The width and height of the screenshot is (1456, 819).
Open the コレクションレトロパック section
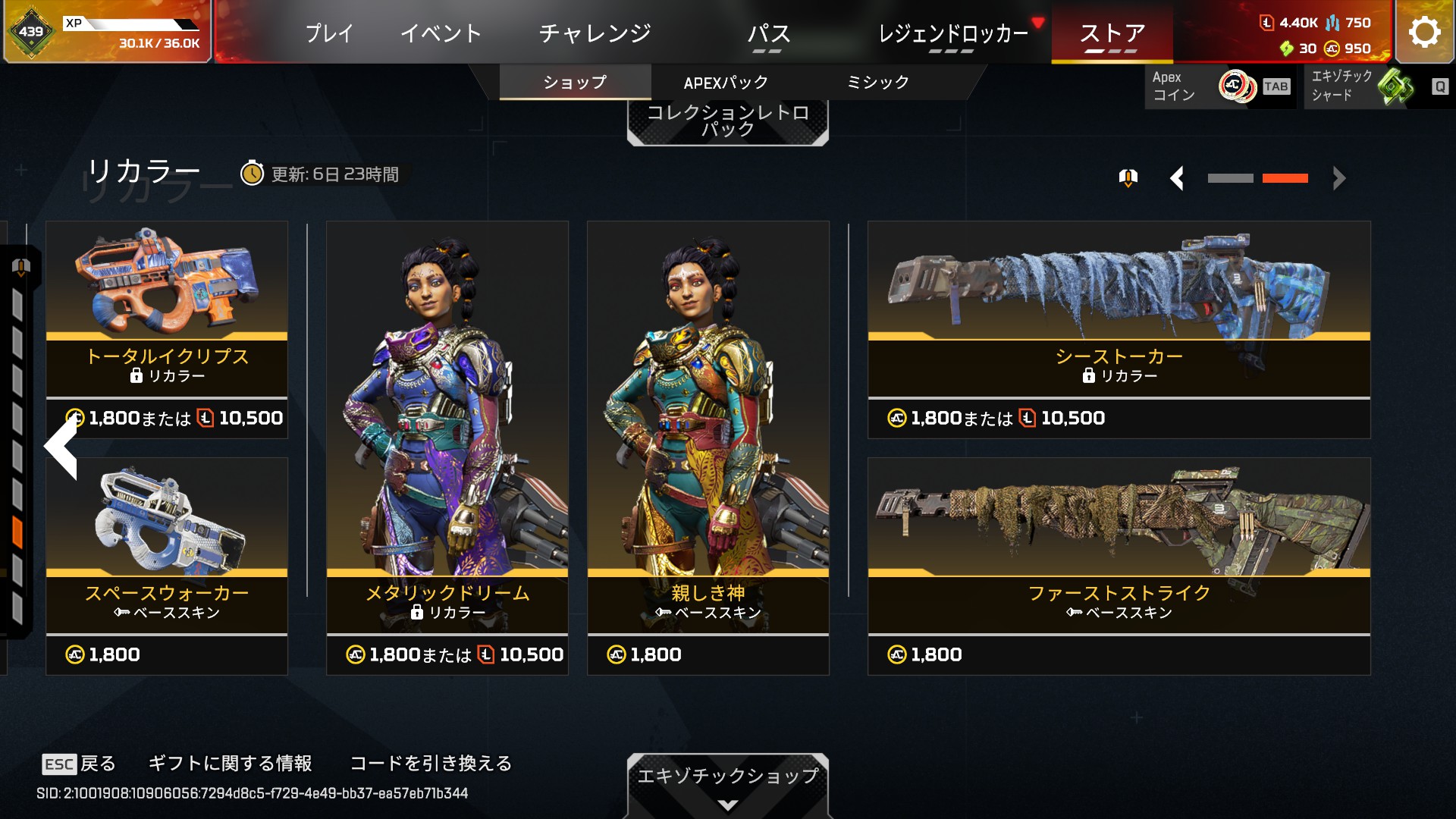coord(727,121)
